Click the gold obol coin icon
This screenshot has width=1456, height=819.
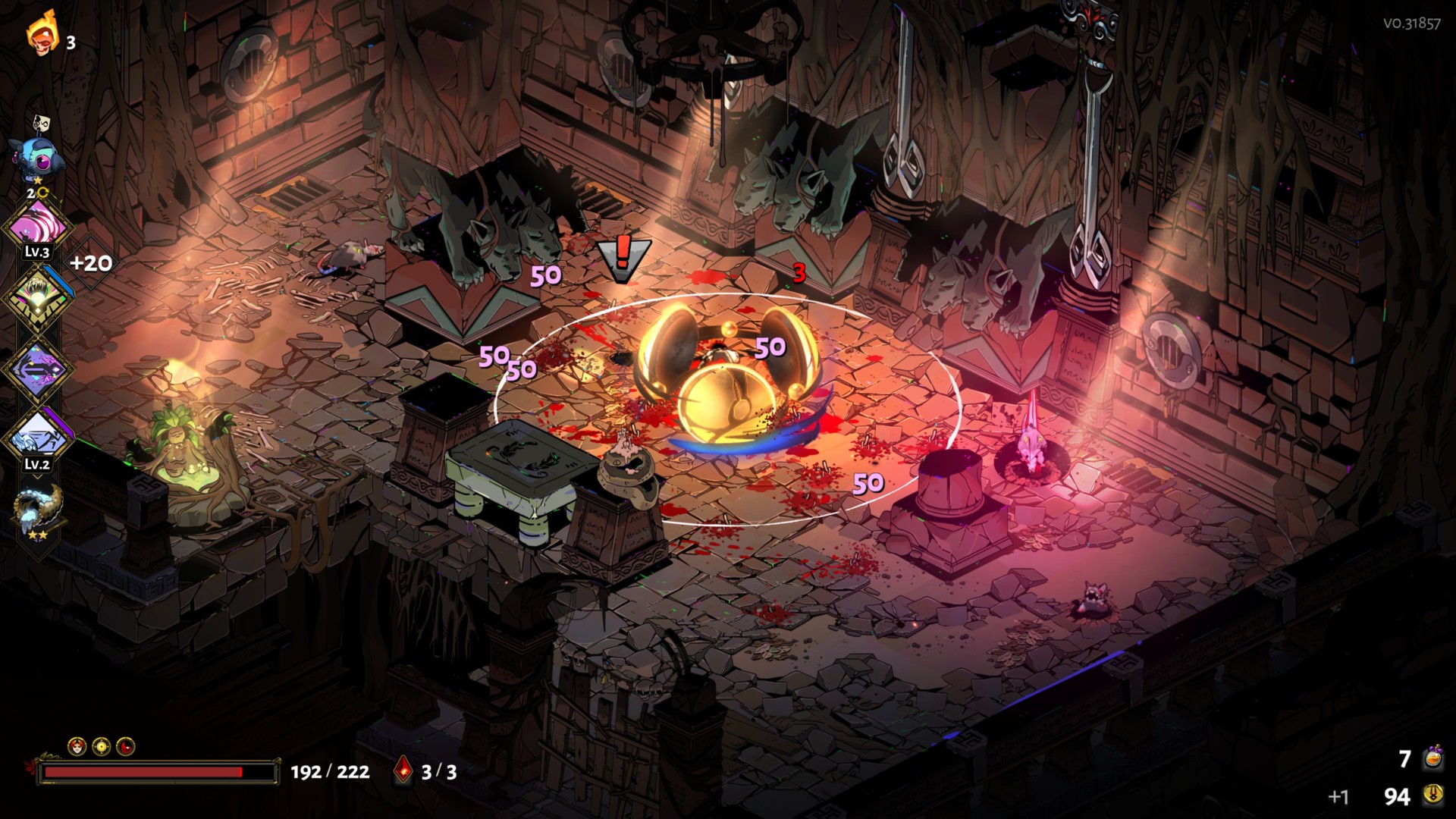point(1432,795)
